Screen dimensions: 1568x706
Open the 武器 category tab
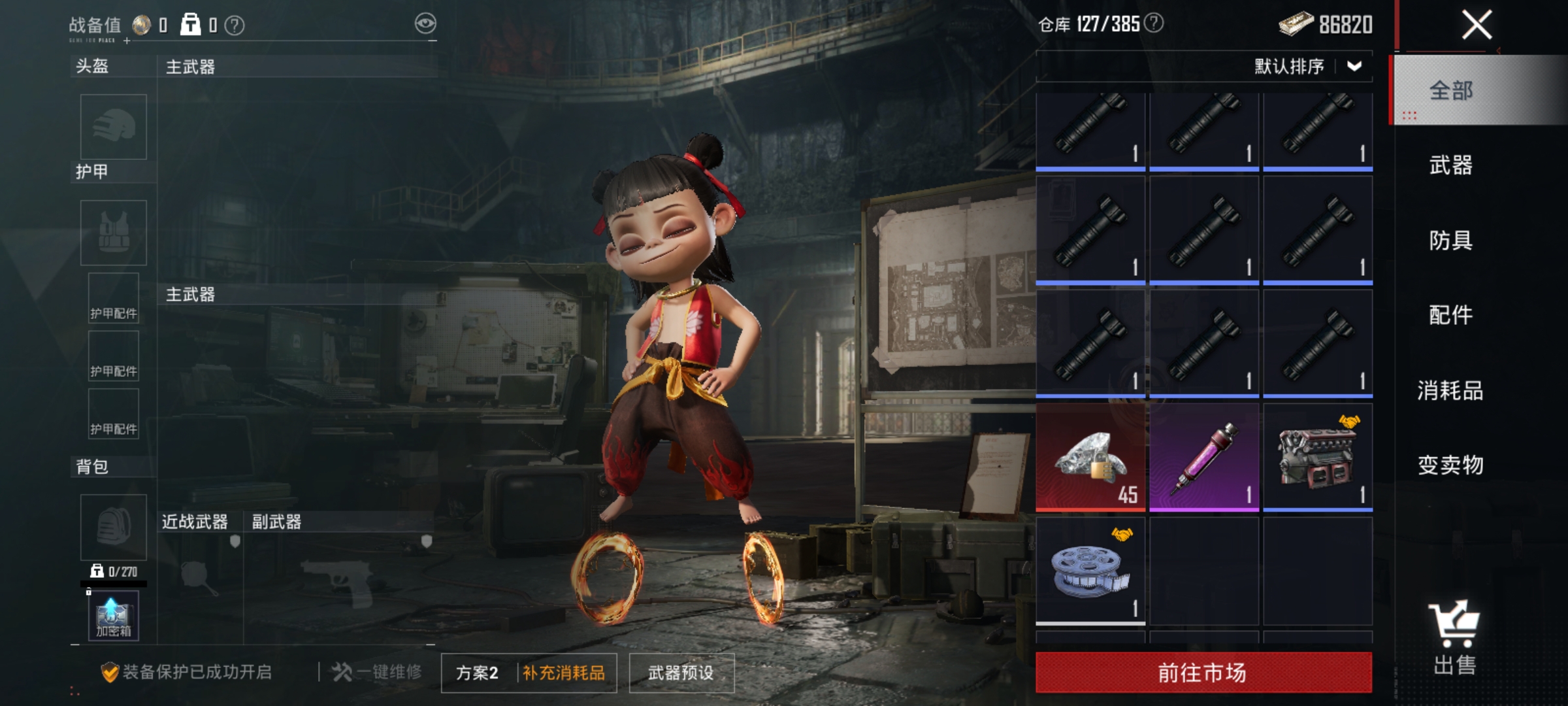click(x=1450, y=165)
